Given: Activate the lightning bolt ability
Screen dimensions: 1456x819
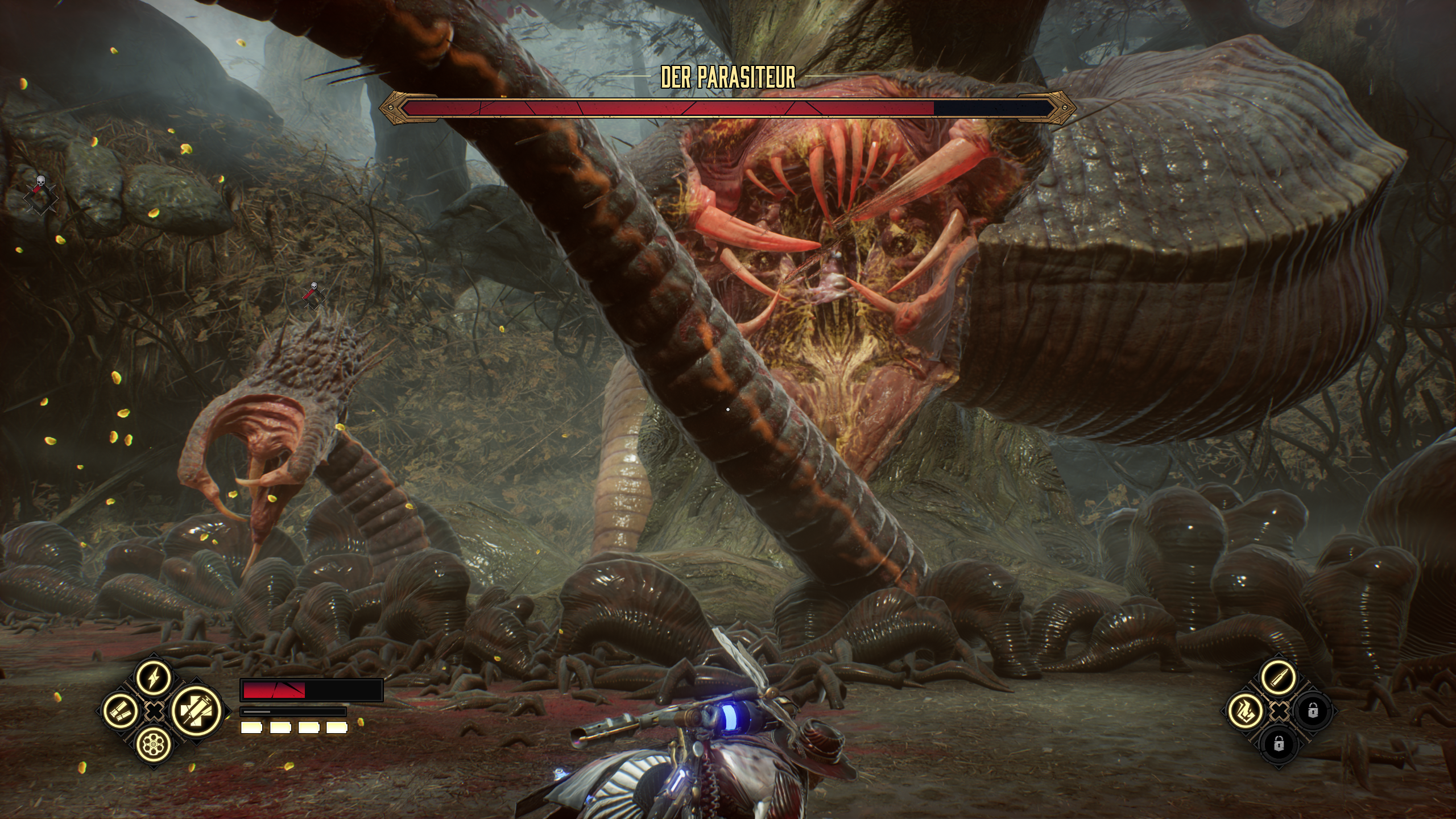Looking at the screenshot, I should [154, 678].
